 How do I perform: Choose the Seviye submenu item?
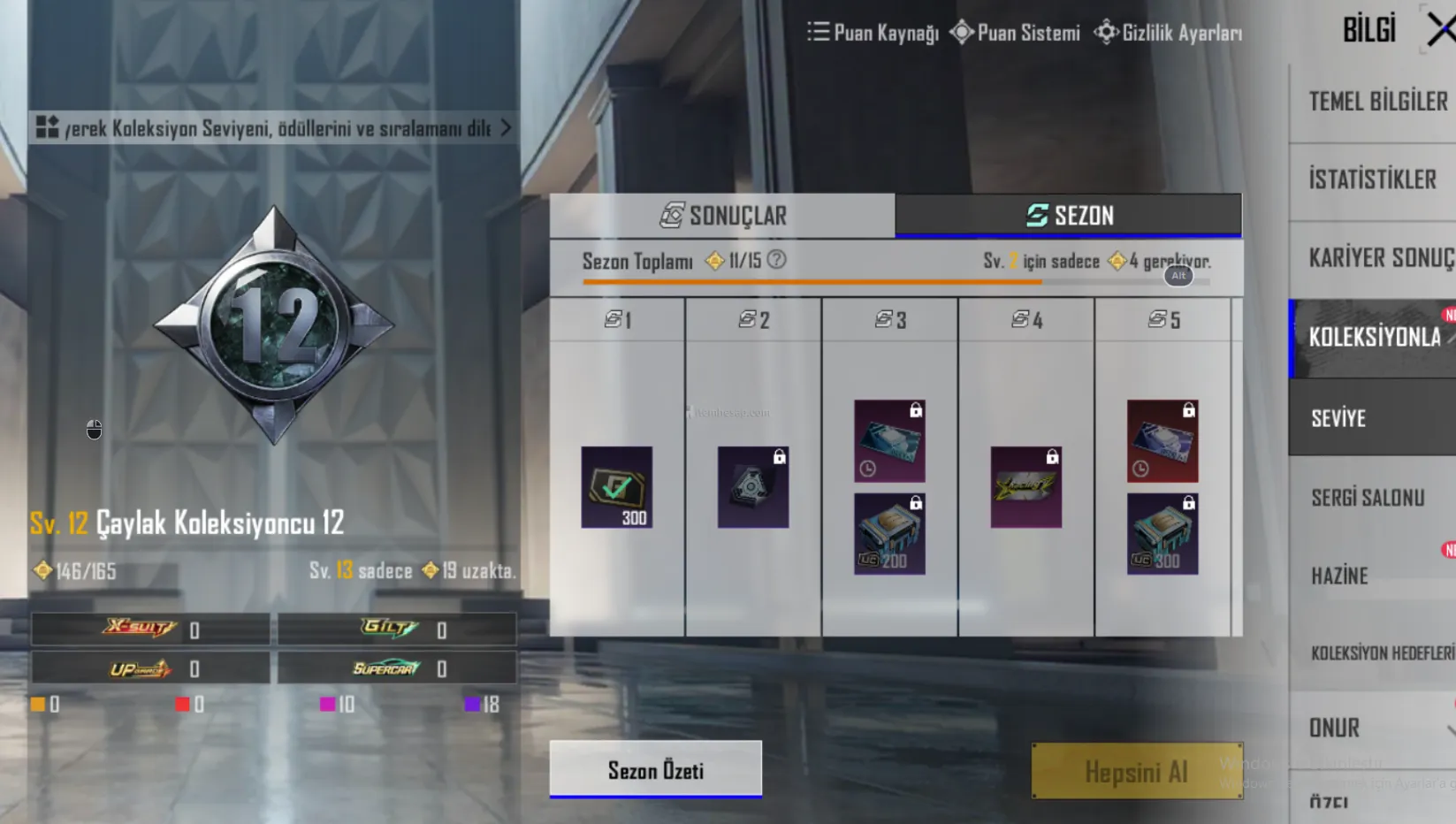click(x=1338, y=418)
